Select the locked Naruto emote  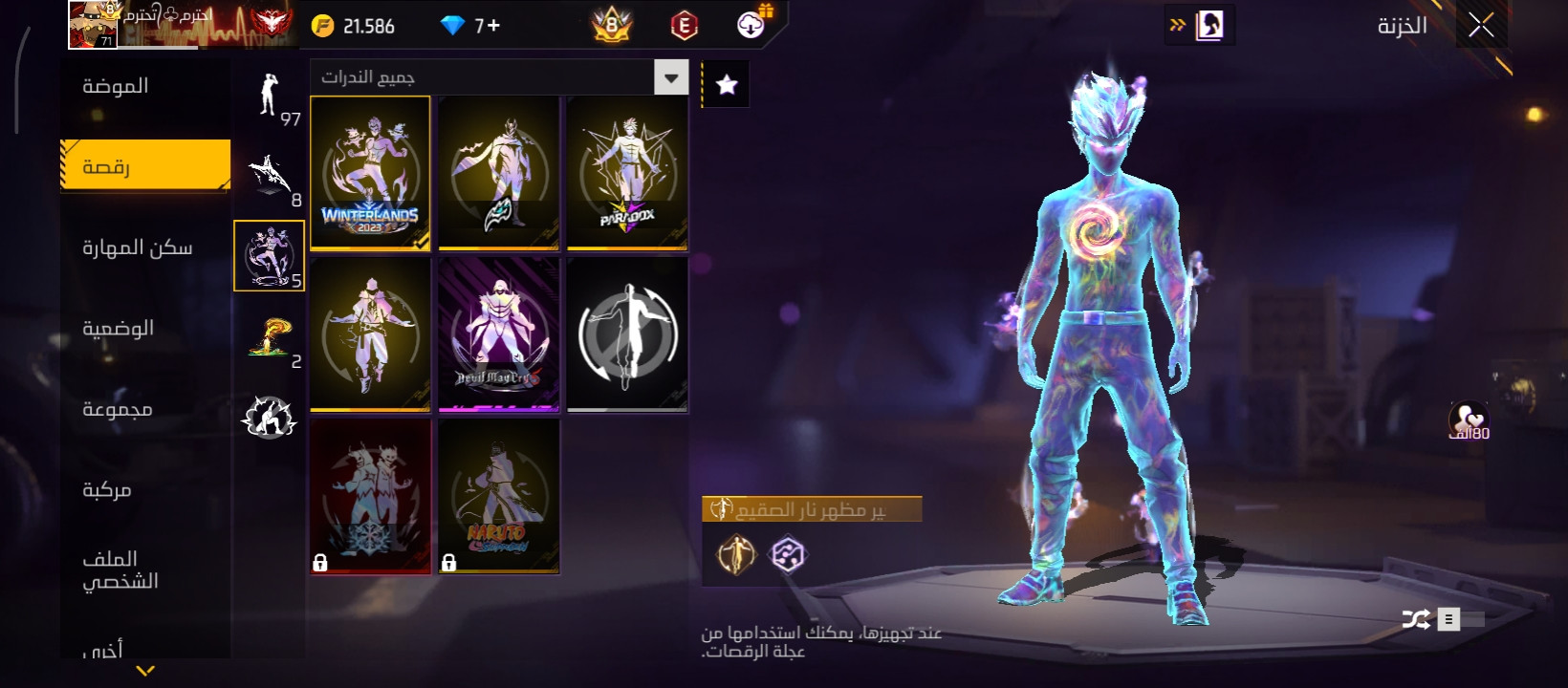(498, 496)
